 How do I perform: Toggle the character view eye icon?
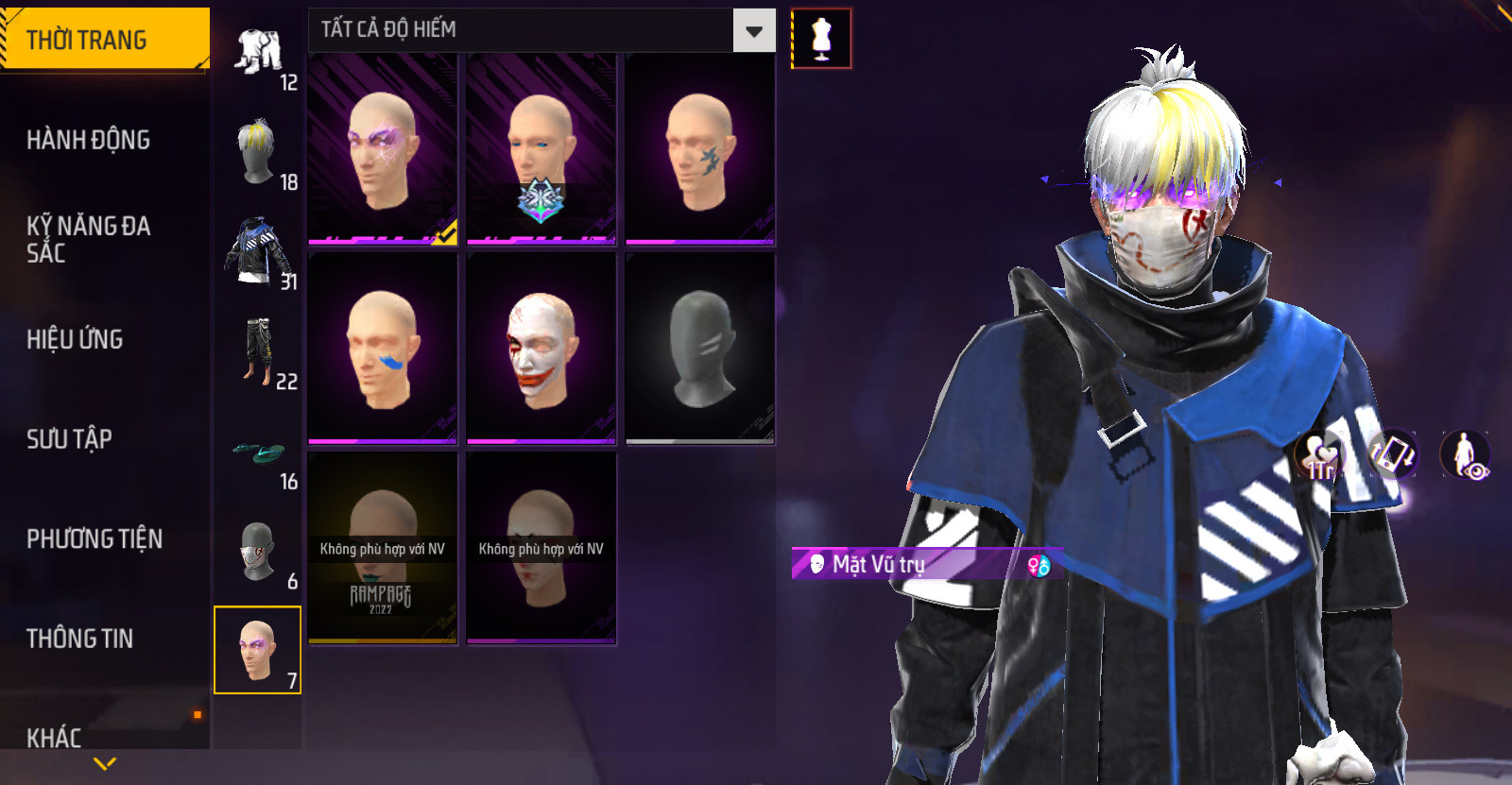(x=1465, y=455)
